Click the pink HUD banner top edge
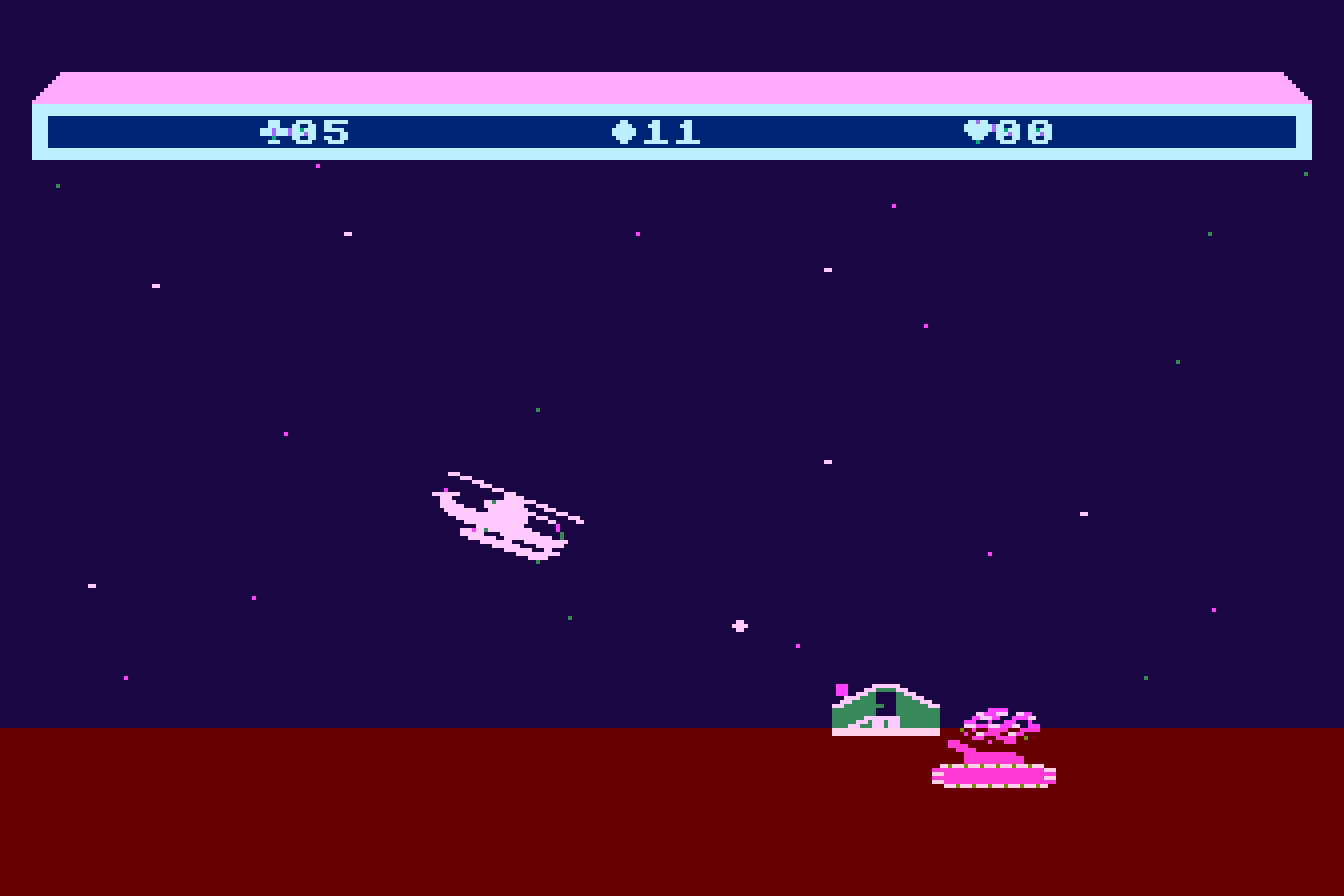The height and width of the screenshot is (896, 1344). (x=672, y=82)
